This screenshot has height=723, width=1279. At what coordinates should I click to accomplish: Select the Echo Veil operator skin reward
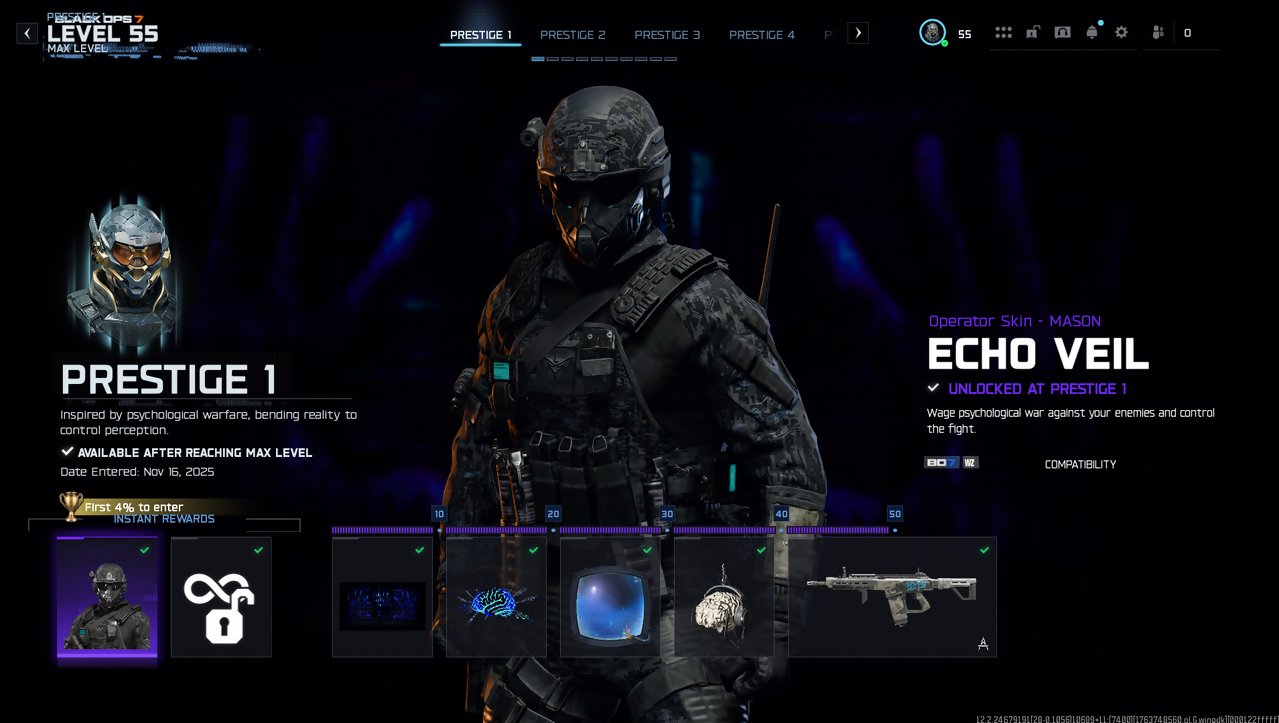(107, 597)
